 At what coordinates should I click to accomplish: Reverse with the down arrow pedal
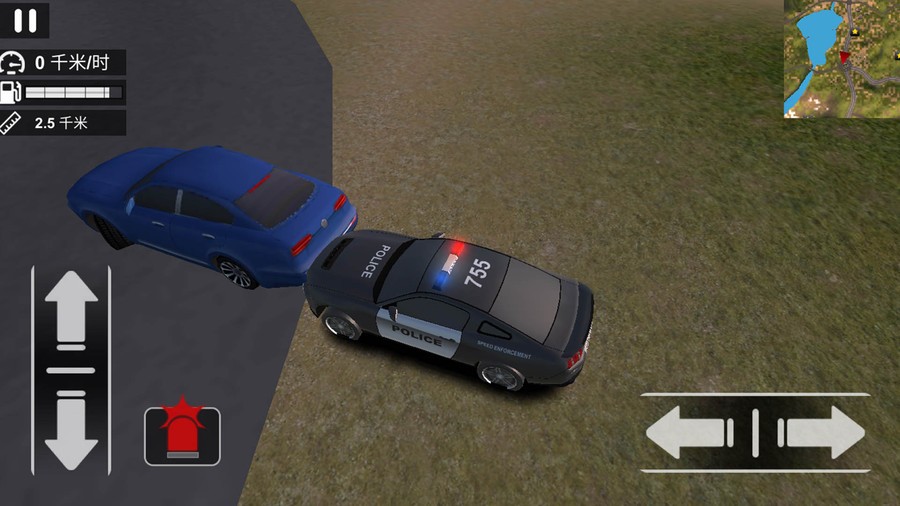coord(71,428)
